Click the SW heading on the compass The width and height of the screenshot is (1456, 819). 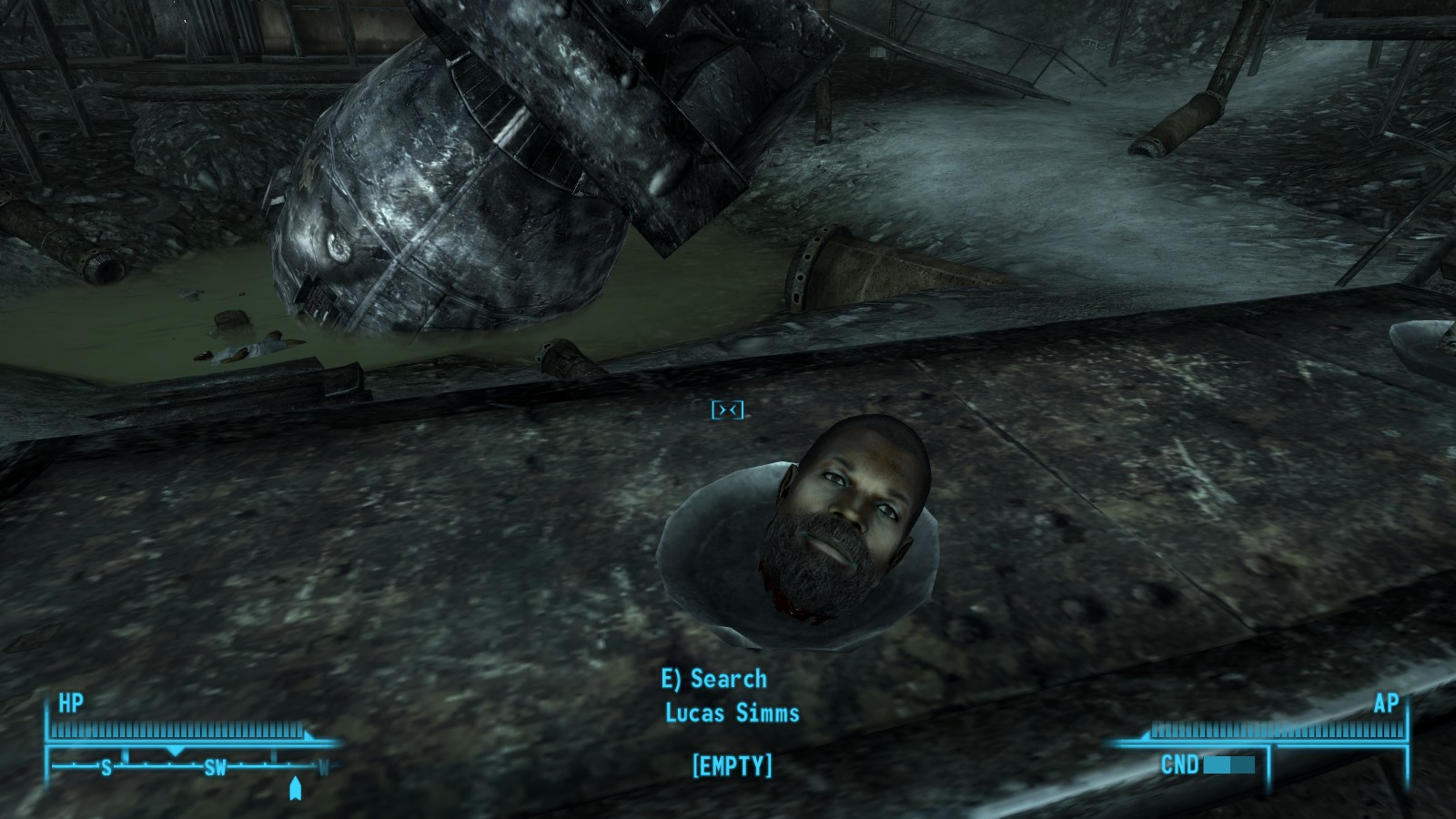click(217, 767)
